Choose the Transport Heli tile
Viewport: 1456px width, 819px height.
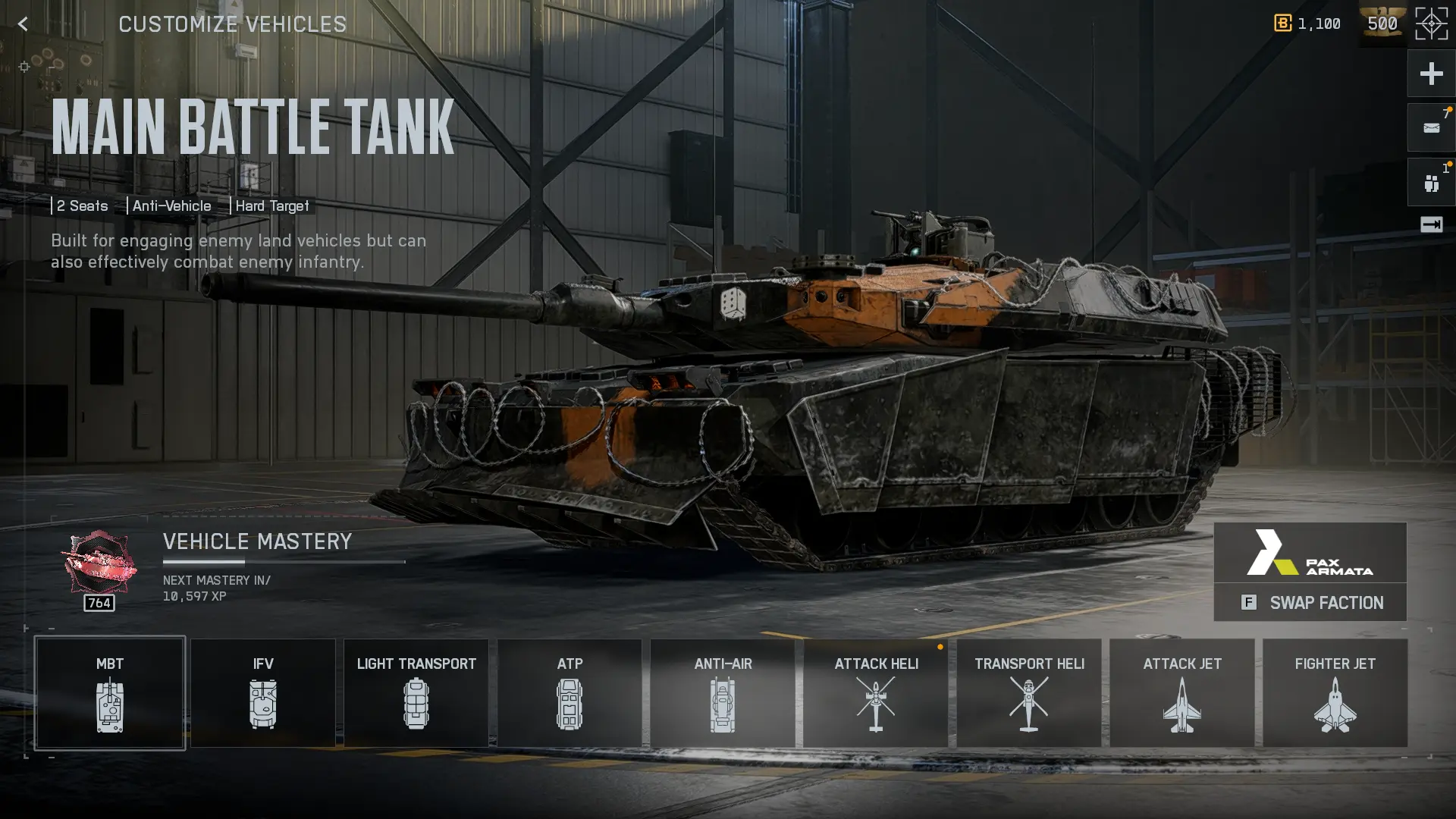1029,693
